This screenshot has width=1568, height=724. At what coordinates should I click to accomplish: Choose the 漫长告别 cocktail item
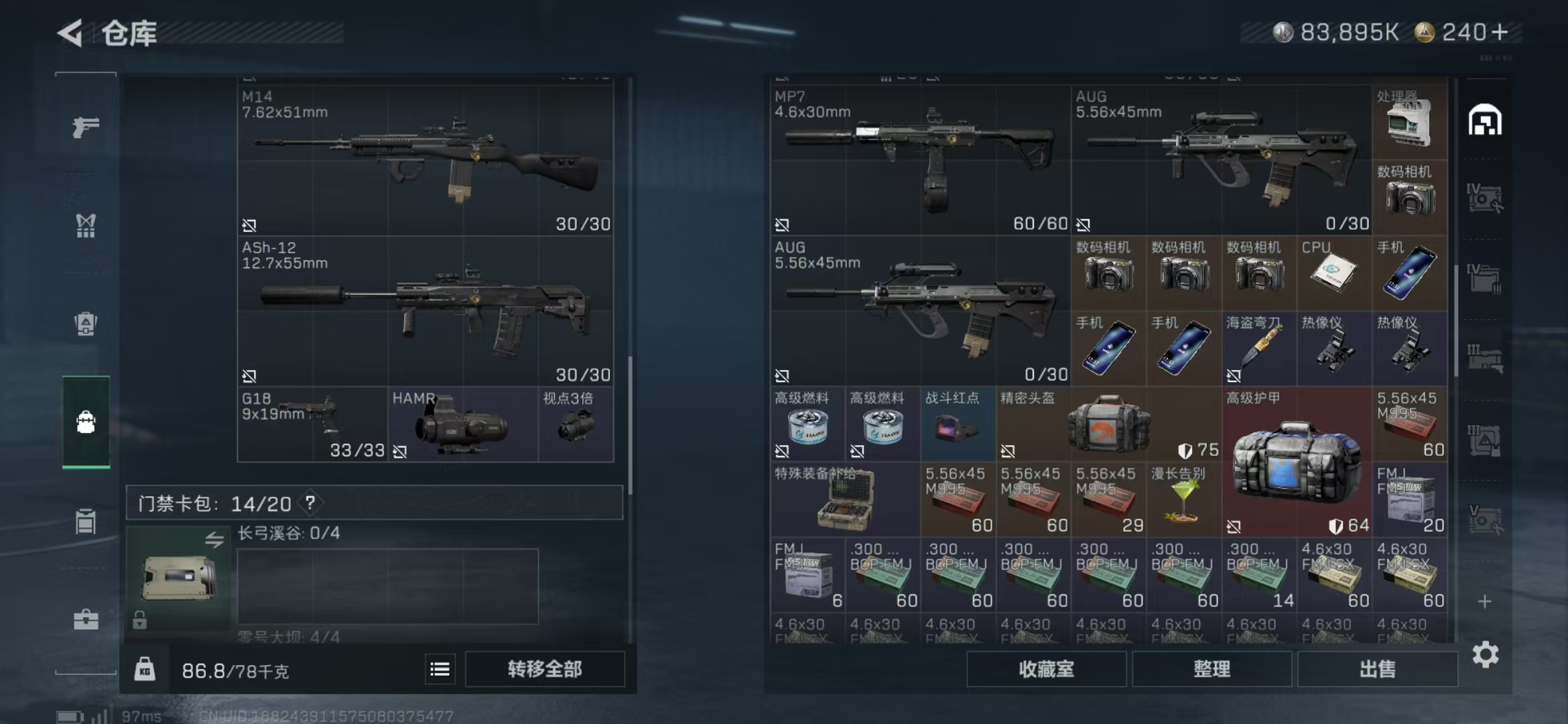(1183, 500)
